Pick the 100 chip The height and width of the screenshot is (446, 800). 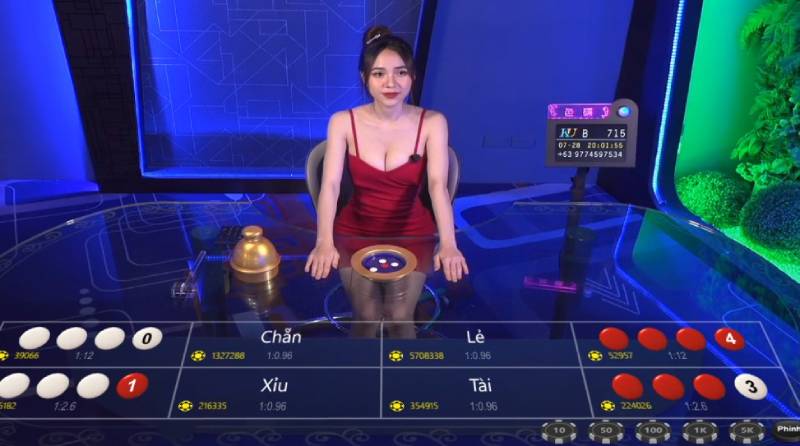(x=652, y=430)
